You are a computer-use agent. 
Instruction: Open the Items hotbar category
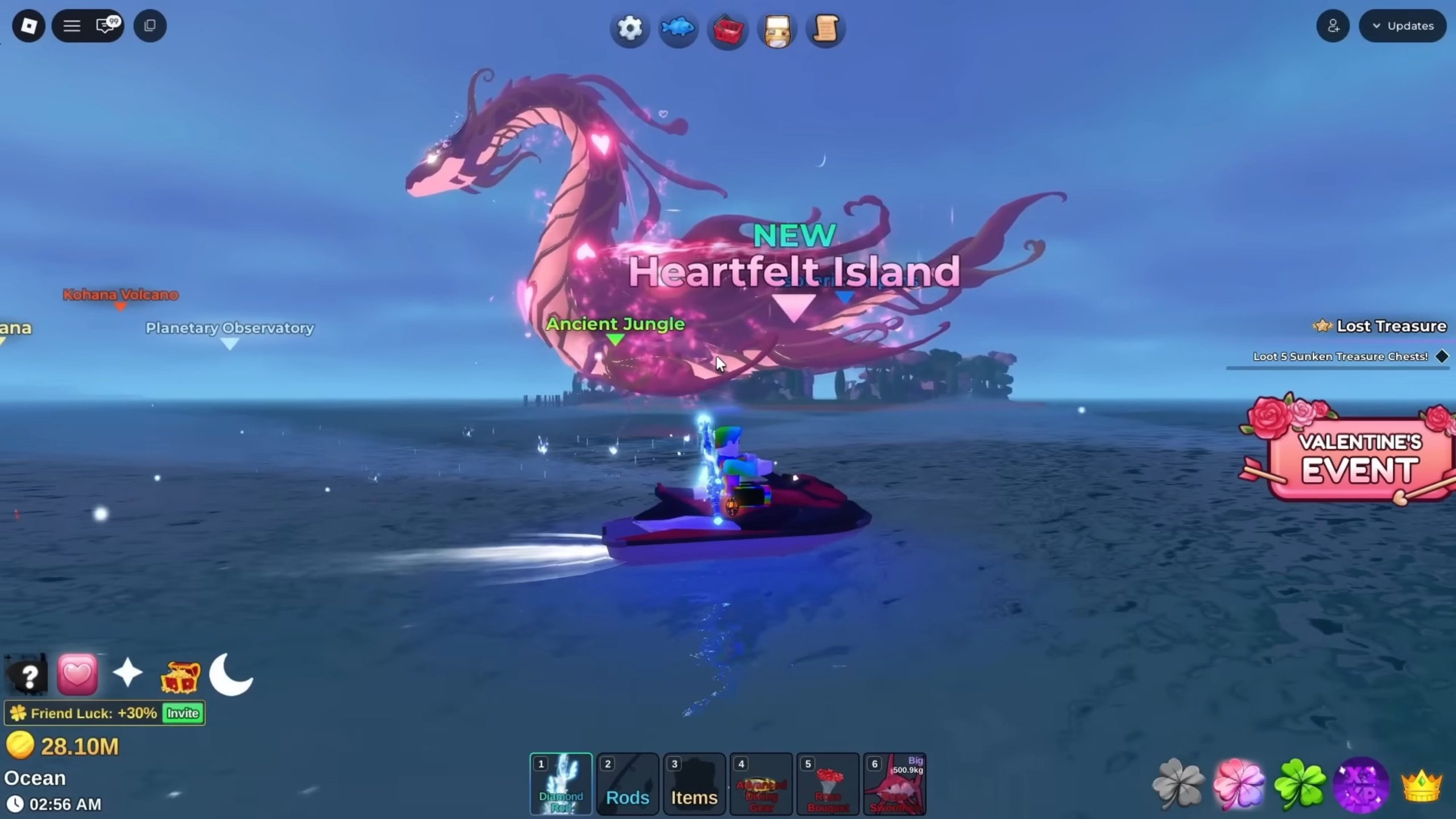click(694, 784)
